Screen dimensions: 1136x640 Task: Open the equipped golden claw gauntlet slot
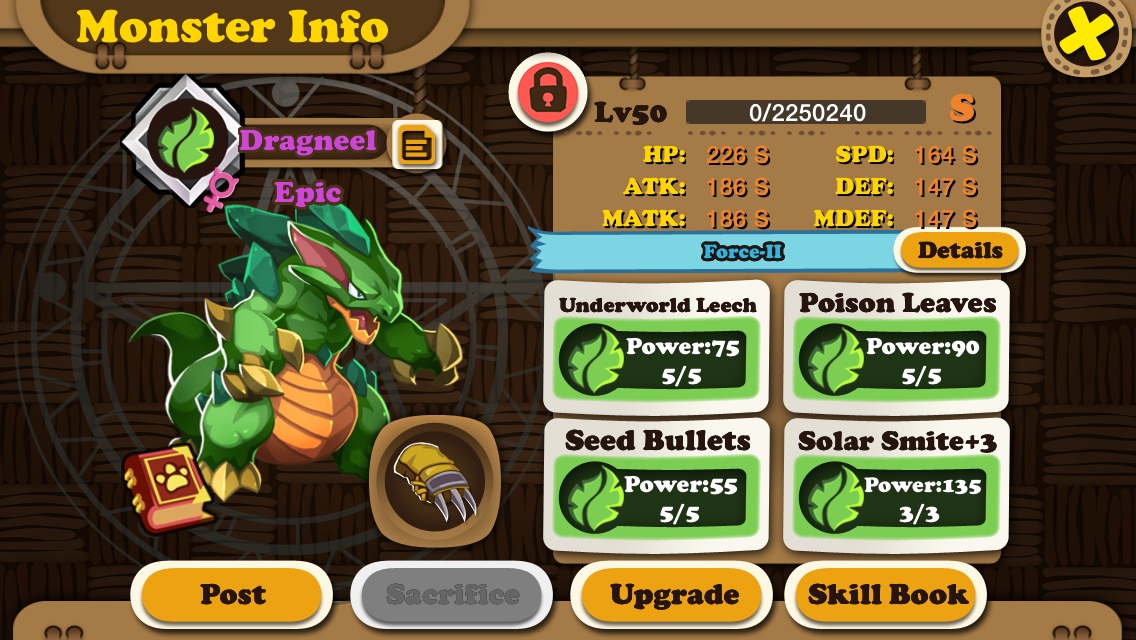[434, 480]
